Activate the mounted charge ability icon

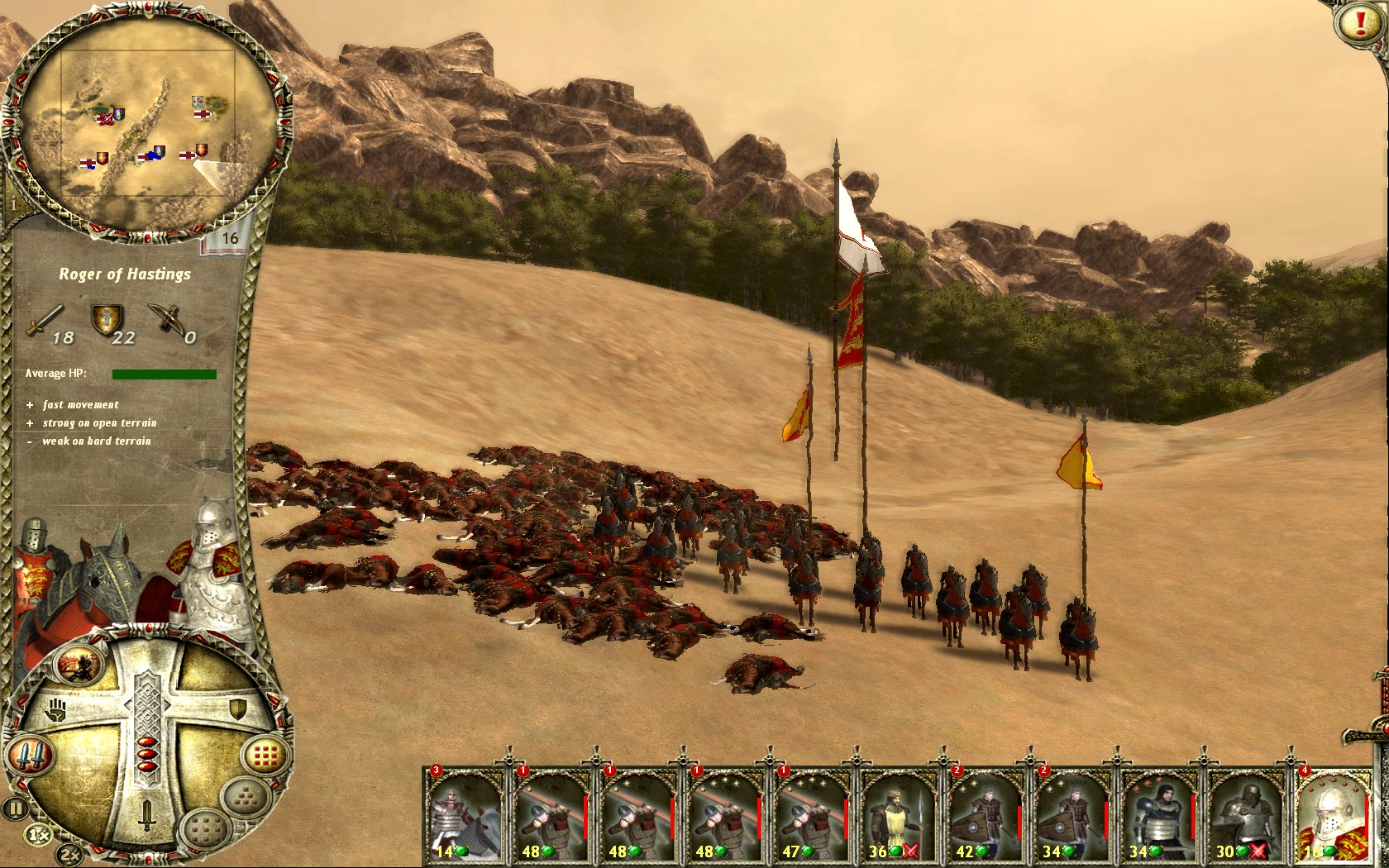(80, 663)
